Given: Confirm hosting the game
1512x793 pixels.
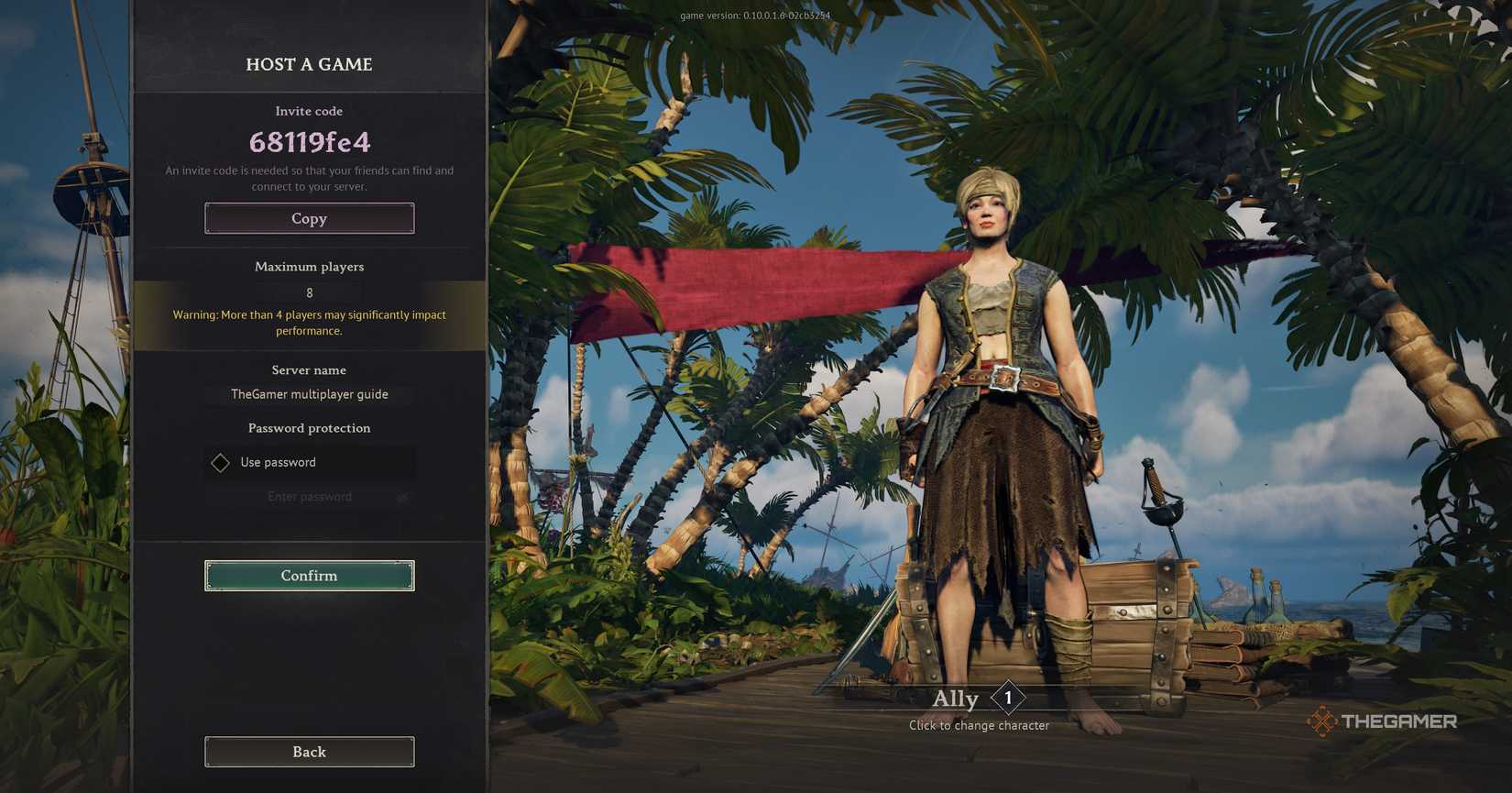Looking at the screenshot, I should click(309, 576).
